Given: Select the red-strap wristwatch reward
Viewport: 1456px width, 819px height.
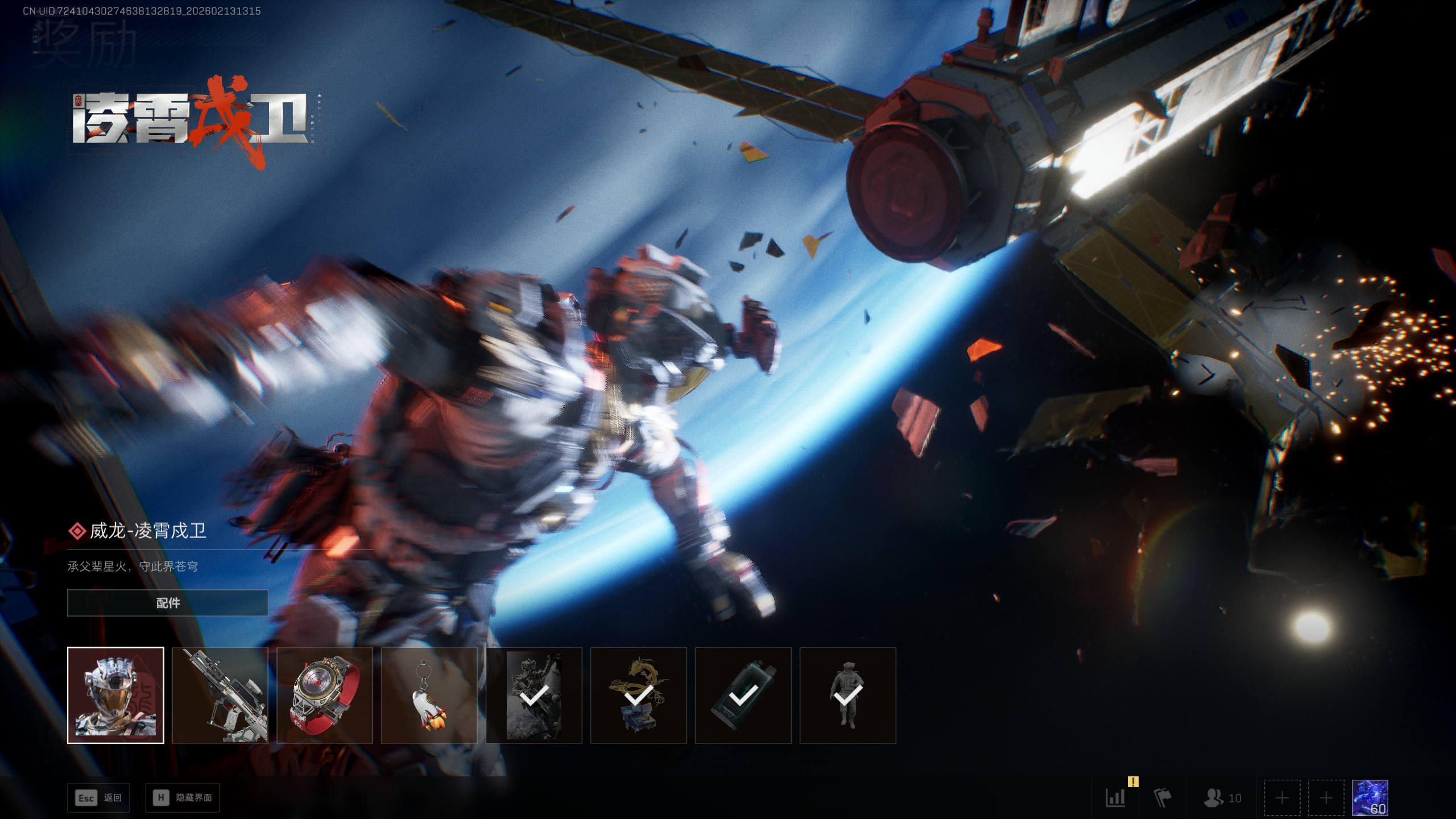Looking at the screenshot, I should 325,695.
